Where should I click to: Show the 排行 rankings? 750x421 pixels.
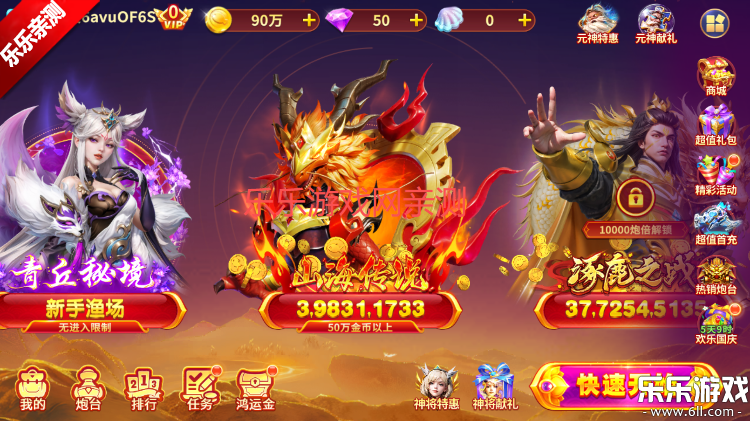[x=143, y=389]
